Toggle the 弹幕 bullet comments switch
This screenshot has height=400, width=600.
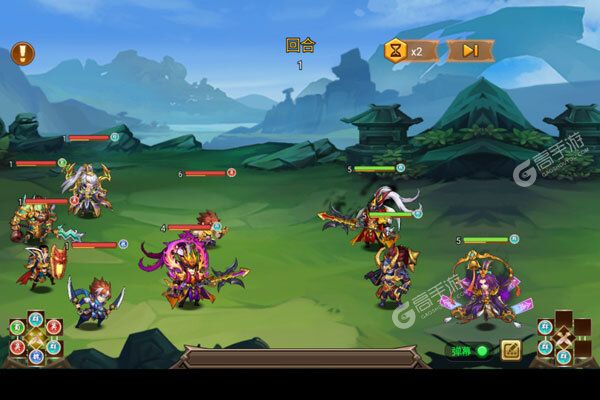(x=468, y=351)
